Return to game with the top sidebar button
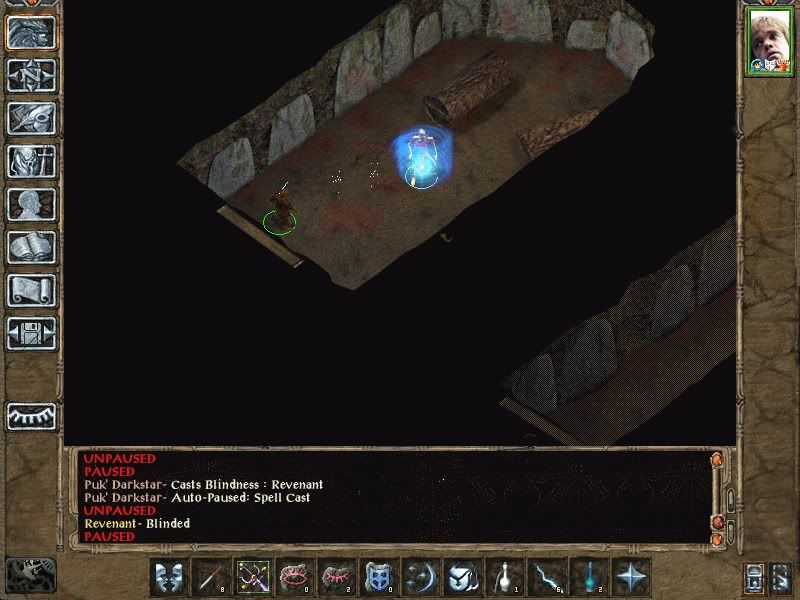 click(x=31, y=32)
